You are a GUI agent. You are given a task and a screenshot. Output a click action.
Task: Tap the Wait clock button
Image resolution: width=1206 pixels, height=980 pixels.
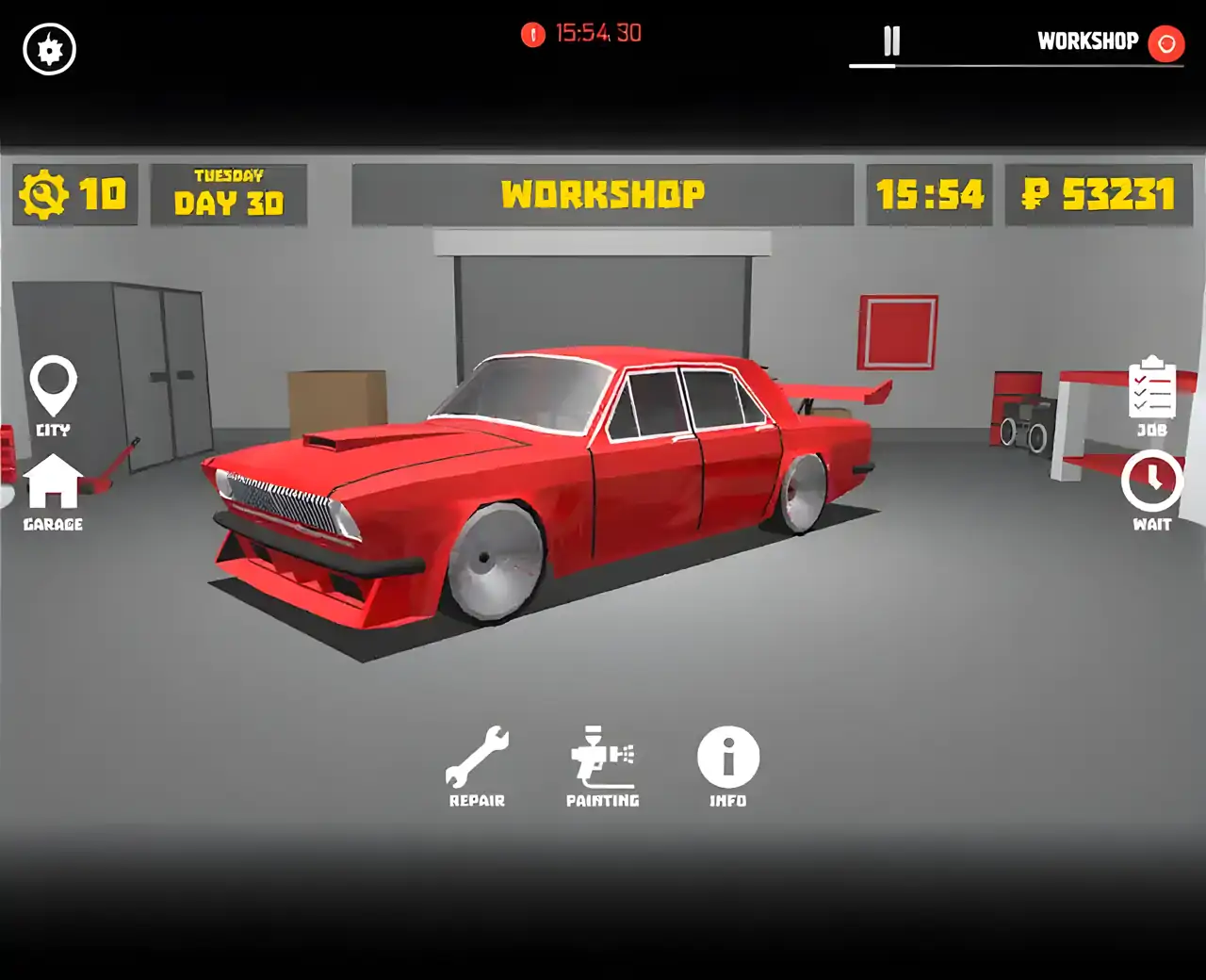(x=1151, y=485)
